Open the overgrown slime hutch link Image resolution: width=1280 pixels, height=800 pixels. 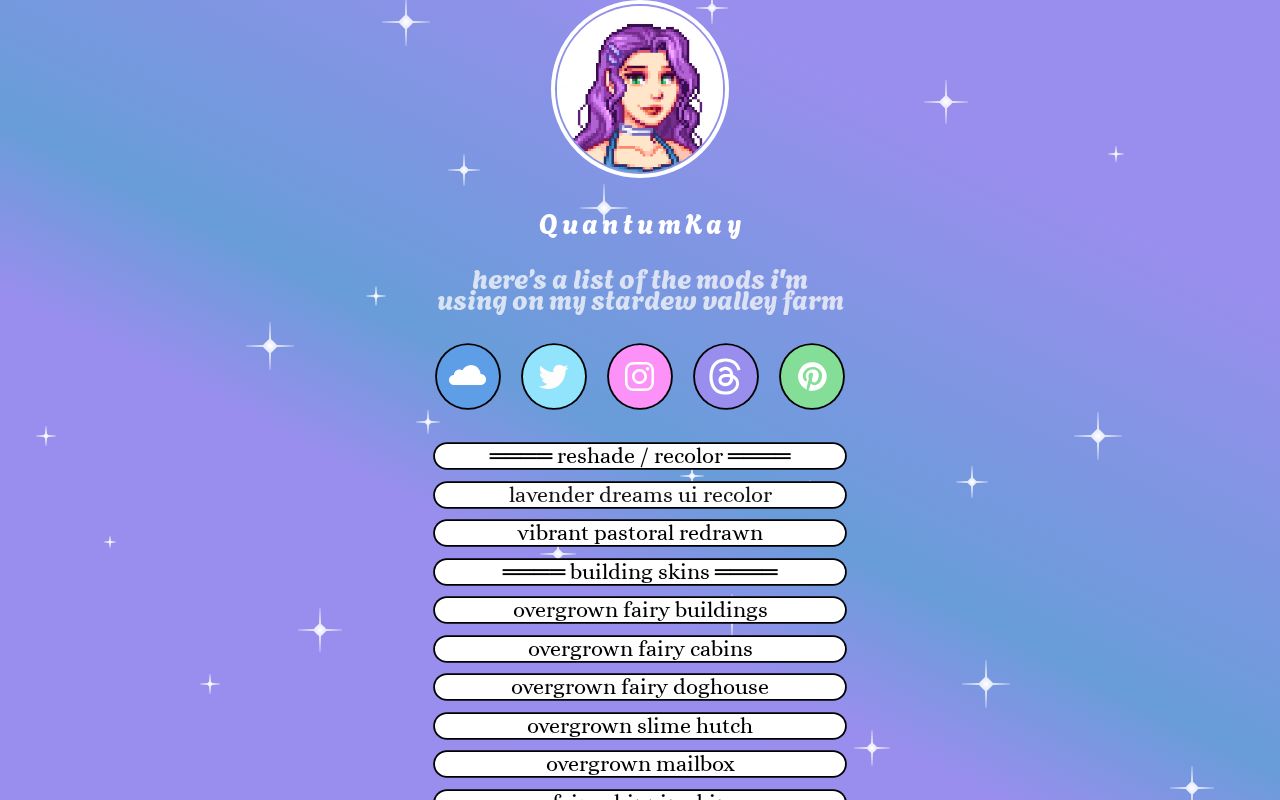tap(640, 726)
